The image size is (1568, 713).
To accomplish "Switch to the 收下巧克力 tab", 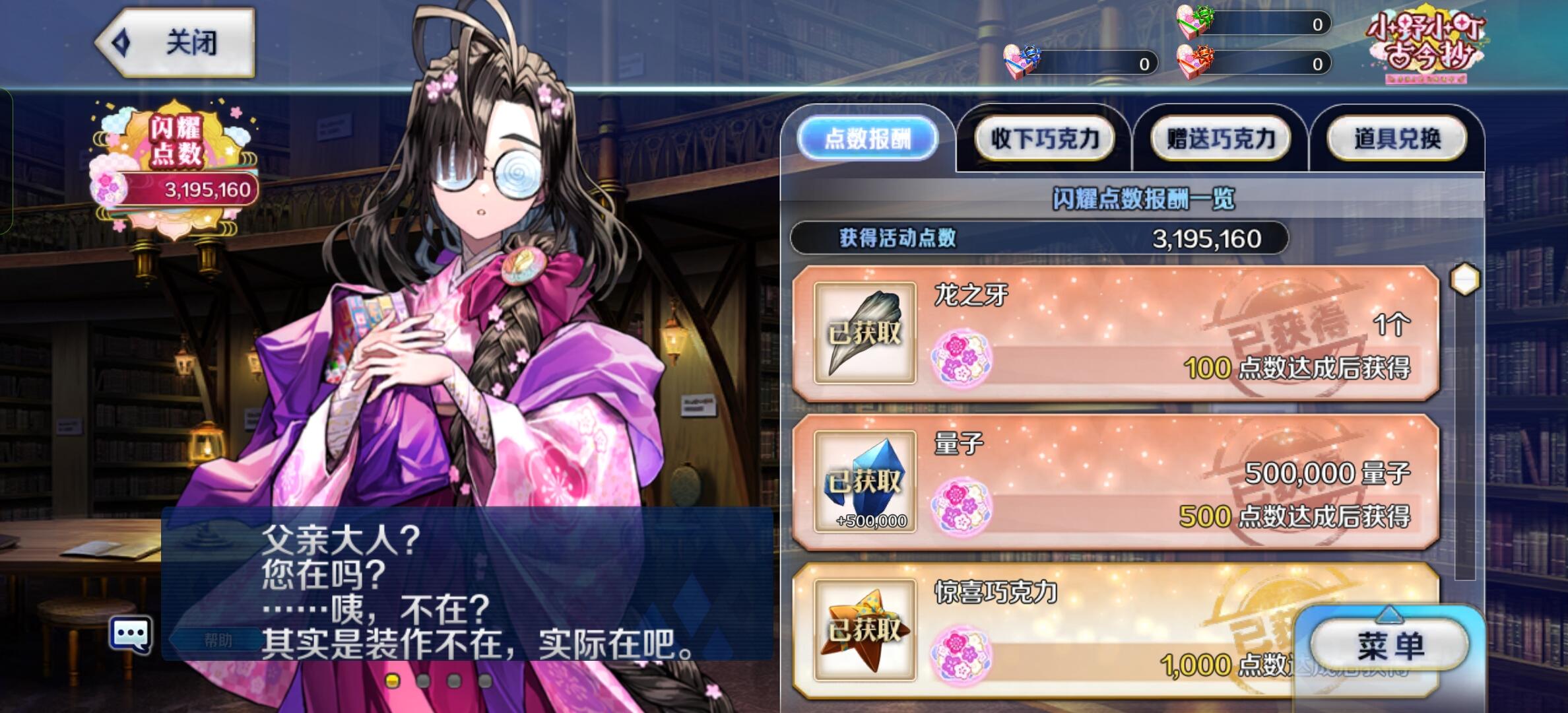I will click(x=1045, y=139).
